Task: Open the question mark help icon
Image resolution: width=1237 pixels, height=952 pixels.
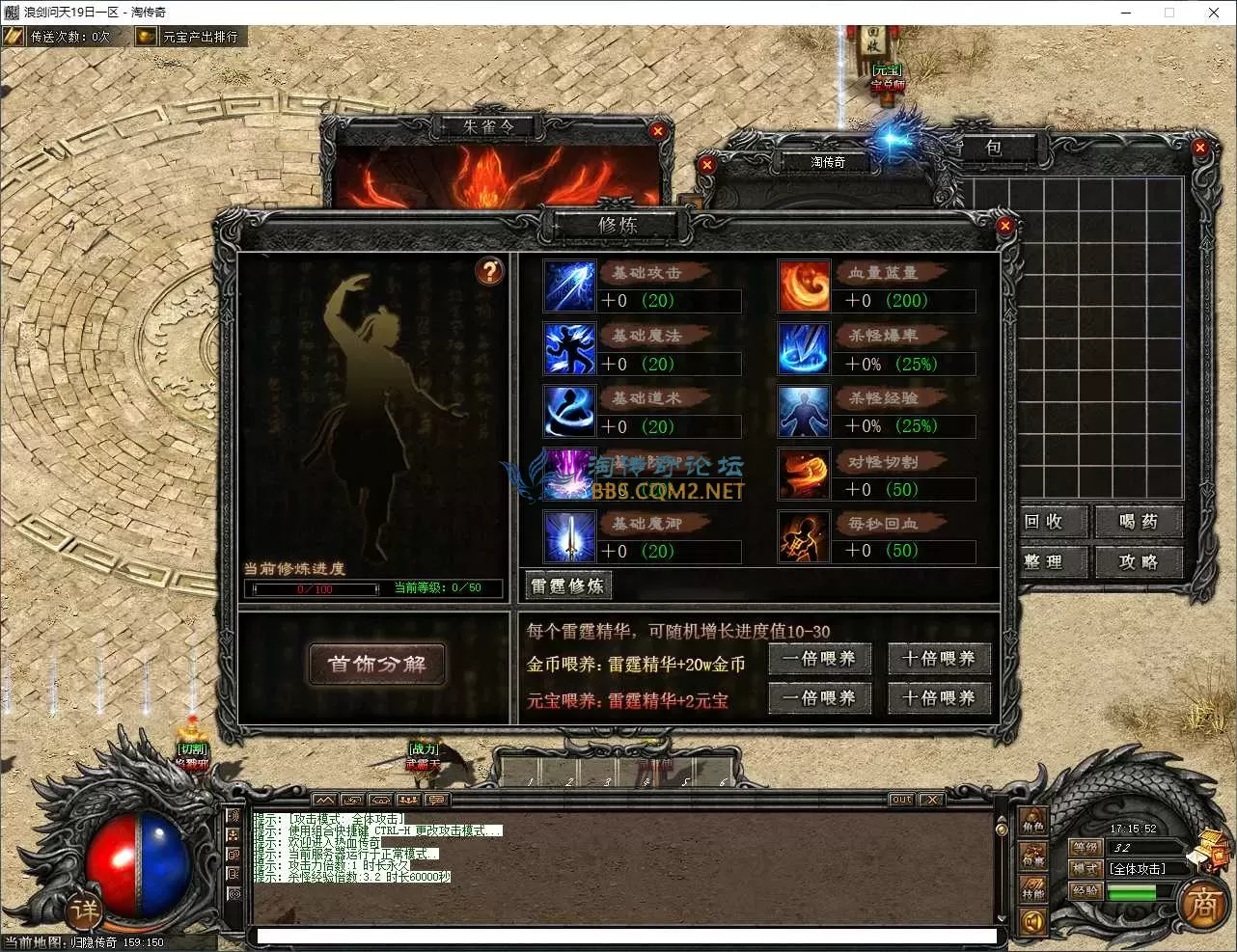Action: tap(490, 272)
